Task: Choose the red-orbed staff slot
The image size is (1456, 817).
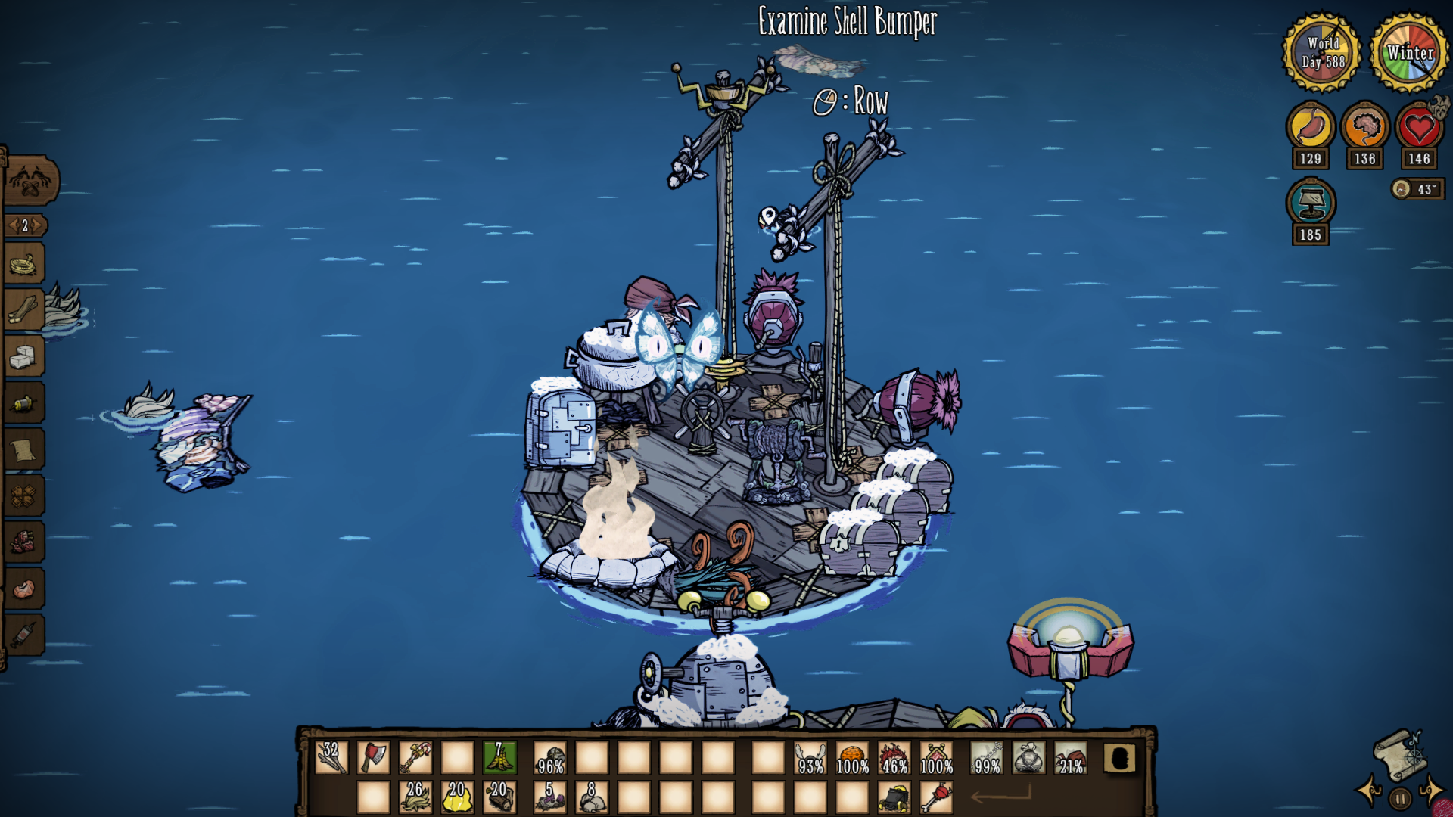Action: [936, 797]
